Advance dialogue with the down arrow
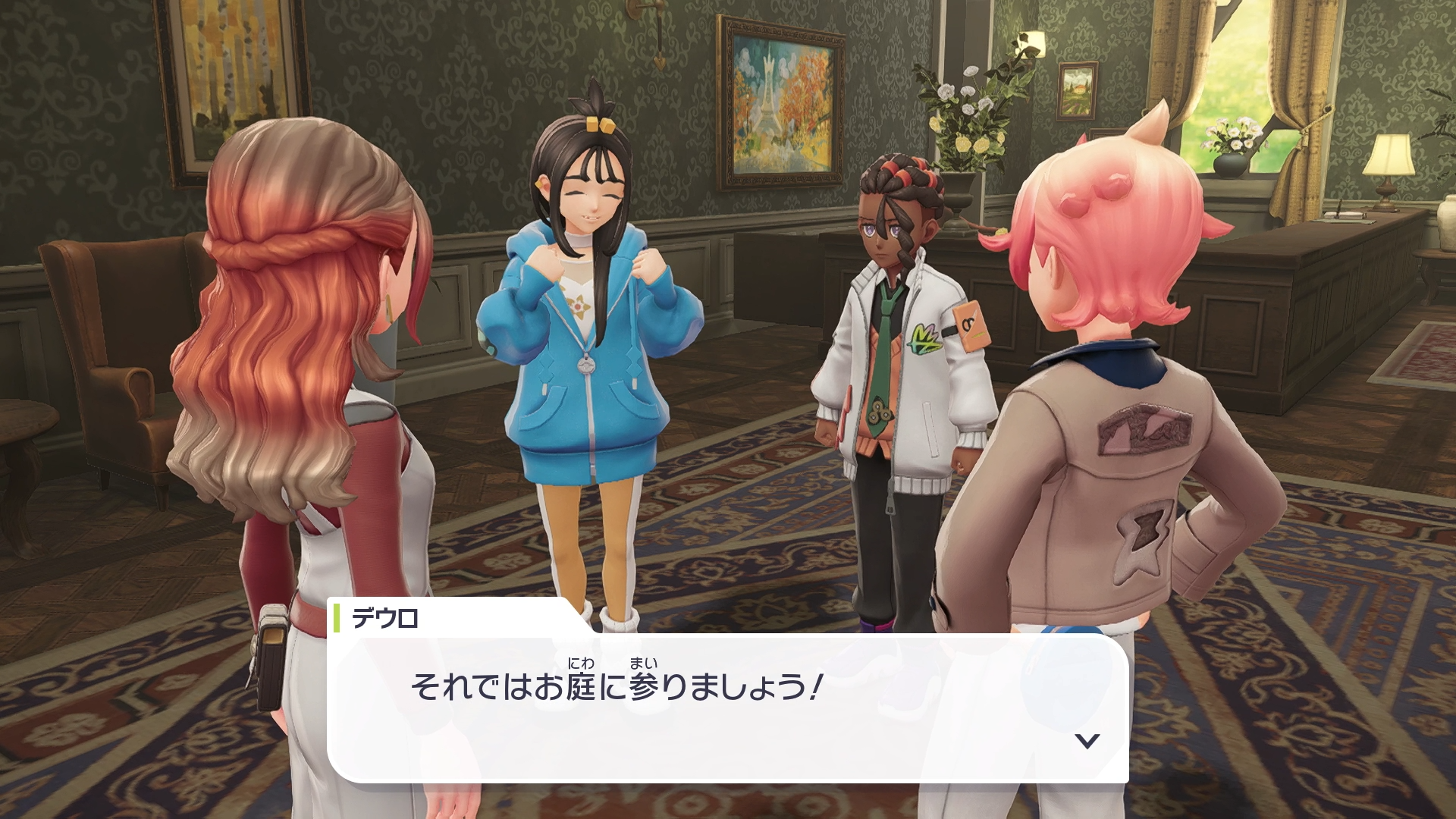The image size is (1456, 819). coord(1087,741)
